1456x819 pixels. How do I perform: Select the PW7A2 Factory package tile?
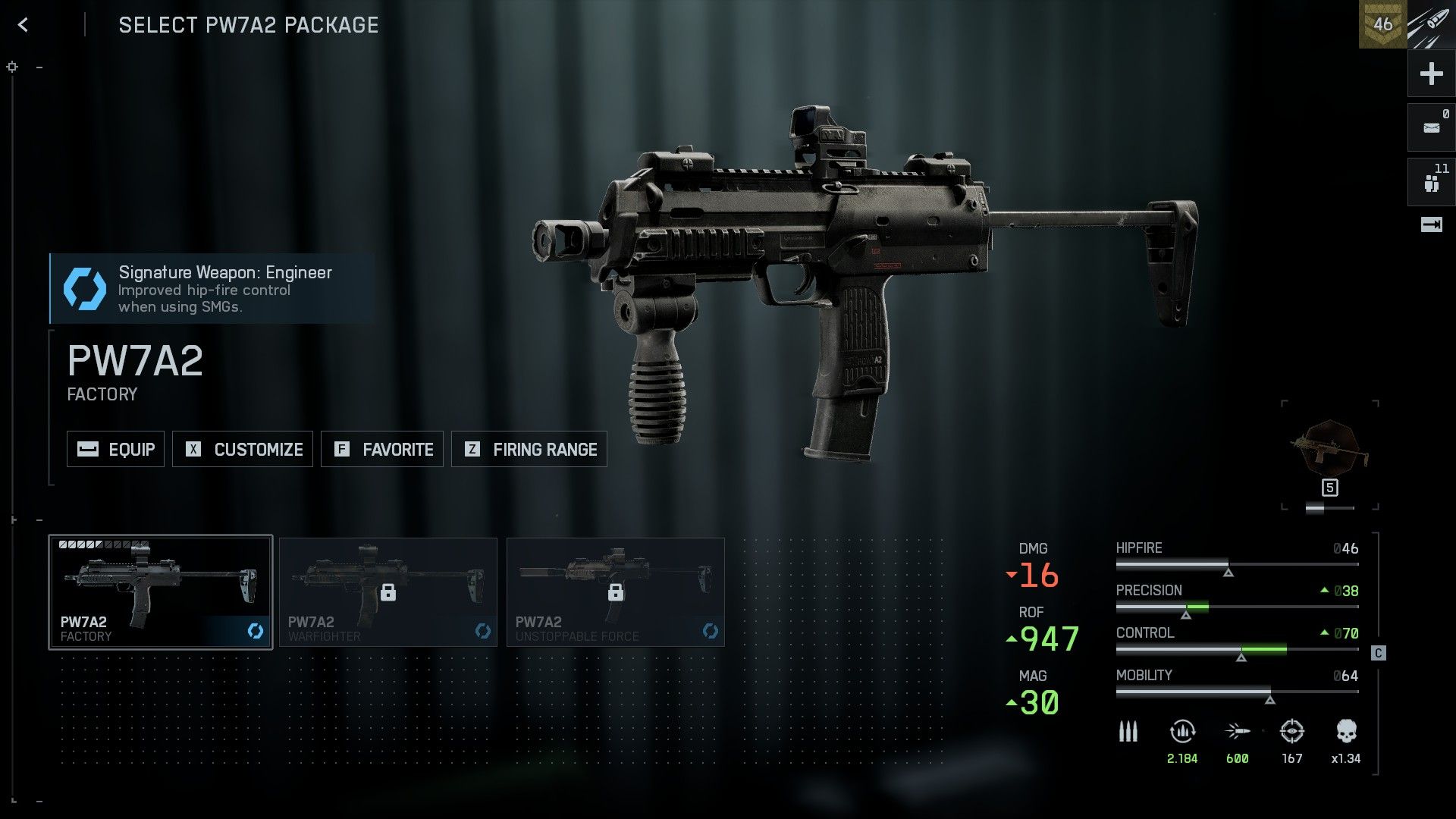[161, 592]
